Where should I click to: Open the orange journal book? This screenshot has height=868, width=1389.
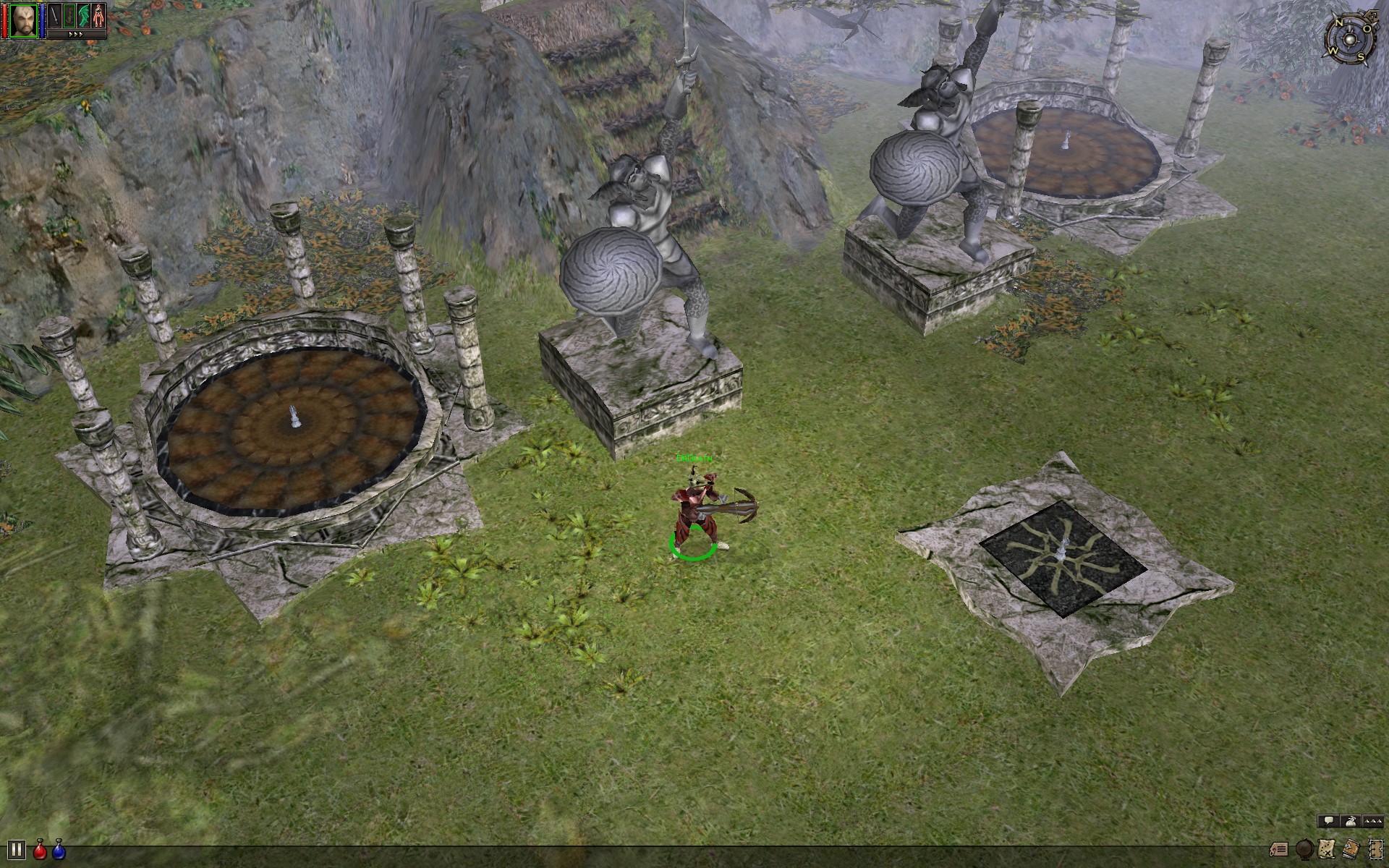point(1351,849)
